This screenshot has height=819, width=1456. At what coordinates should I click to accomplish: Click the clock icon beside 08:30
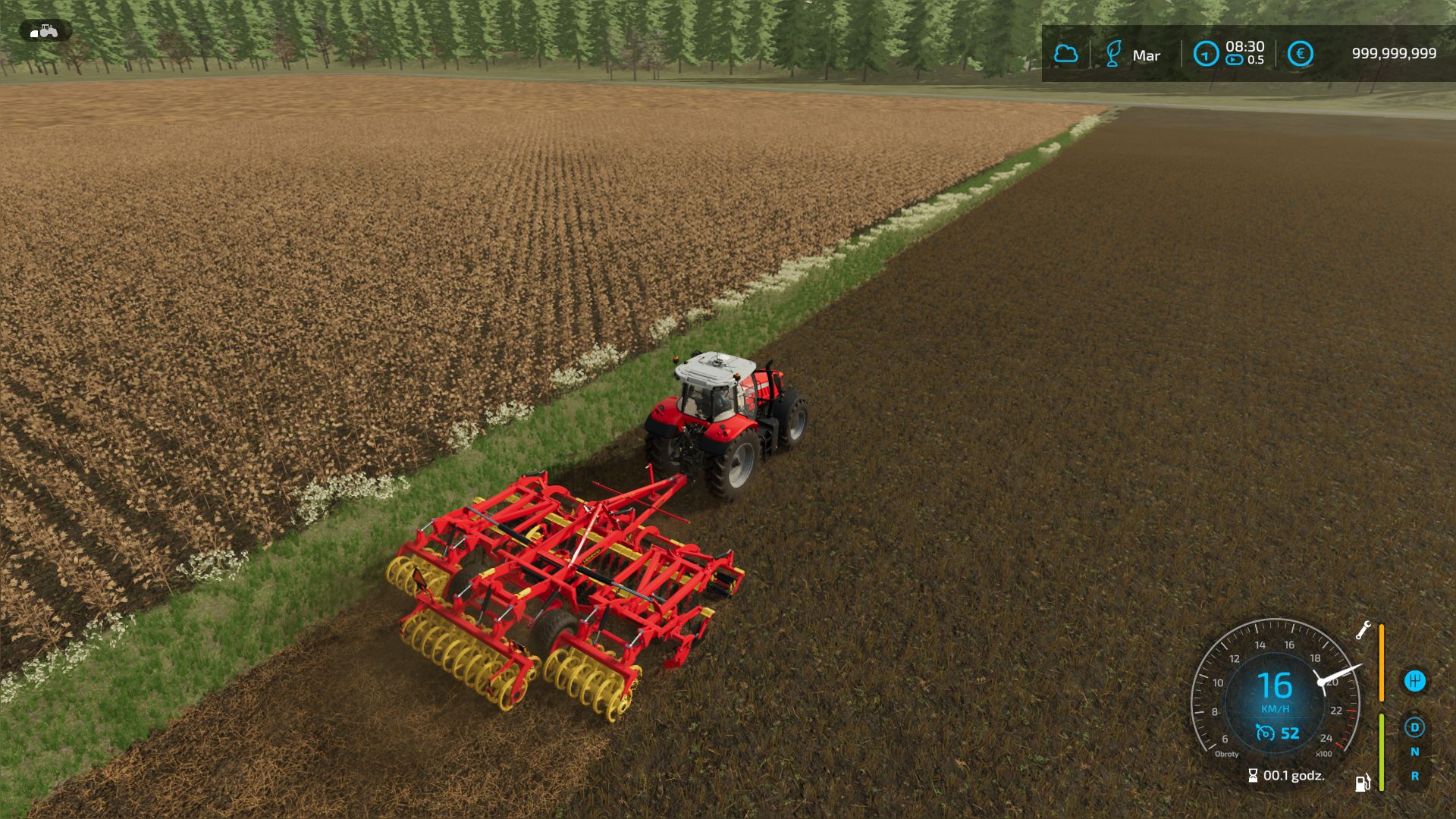[1205, 54]
